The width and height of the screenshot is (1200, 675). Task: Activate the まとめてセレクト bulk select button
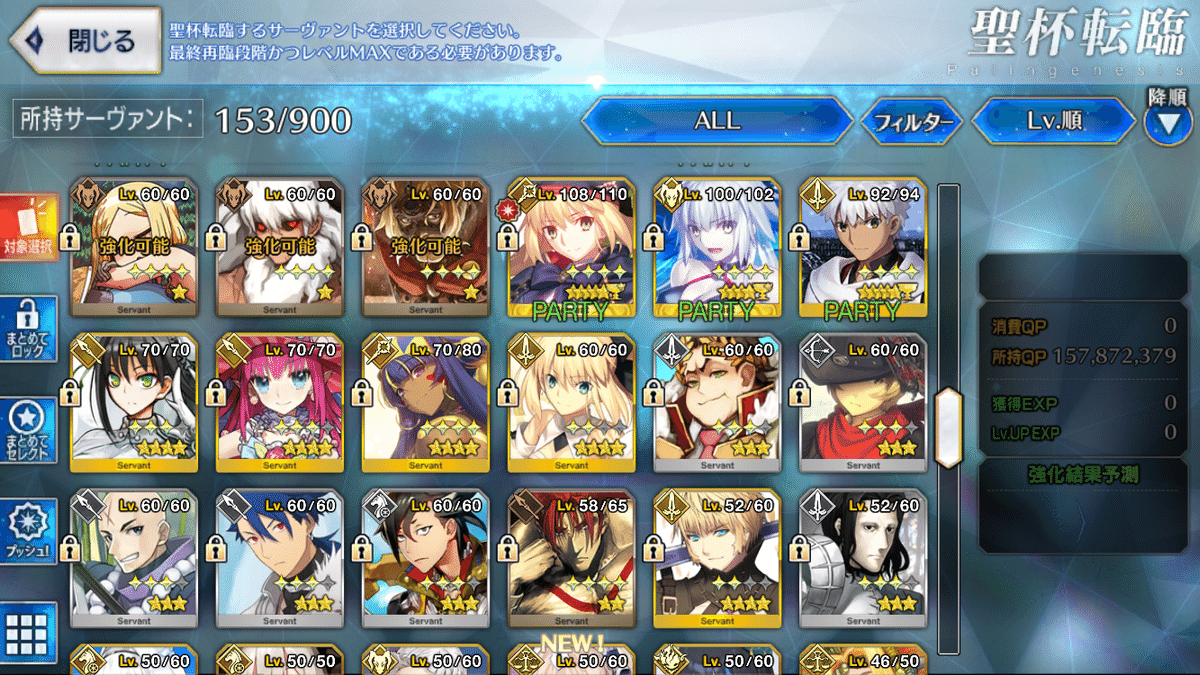(30, 431)
